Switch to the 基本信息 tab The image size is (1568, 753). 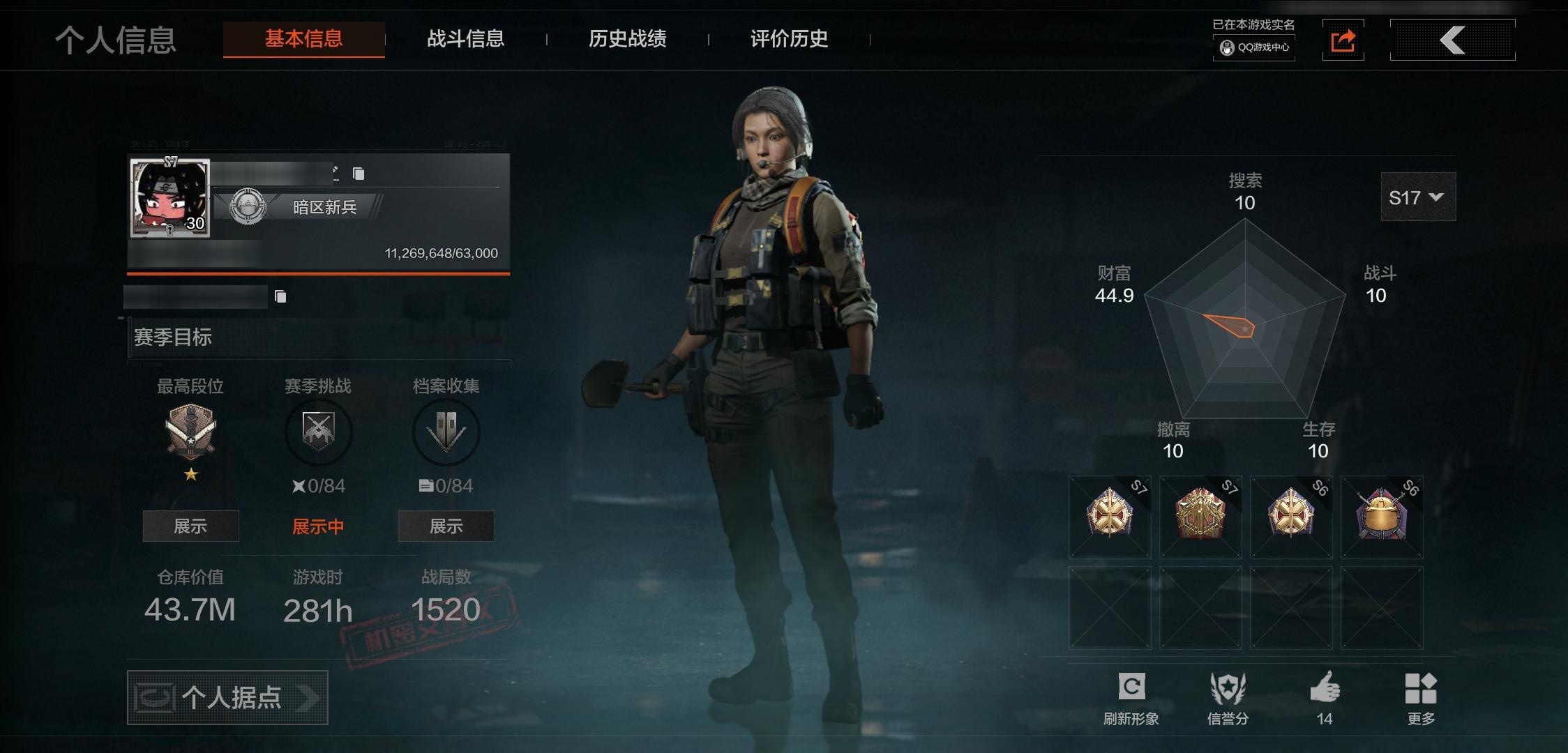pyautogui.click(x=303, y=38)
